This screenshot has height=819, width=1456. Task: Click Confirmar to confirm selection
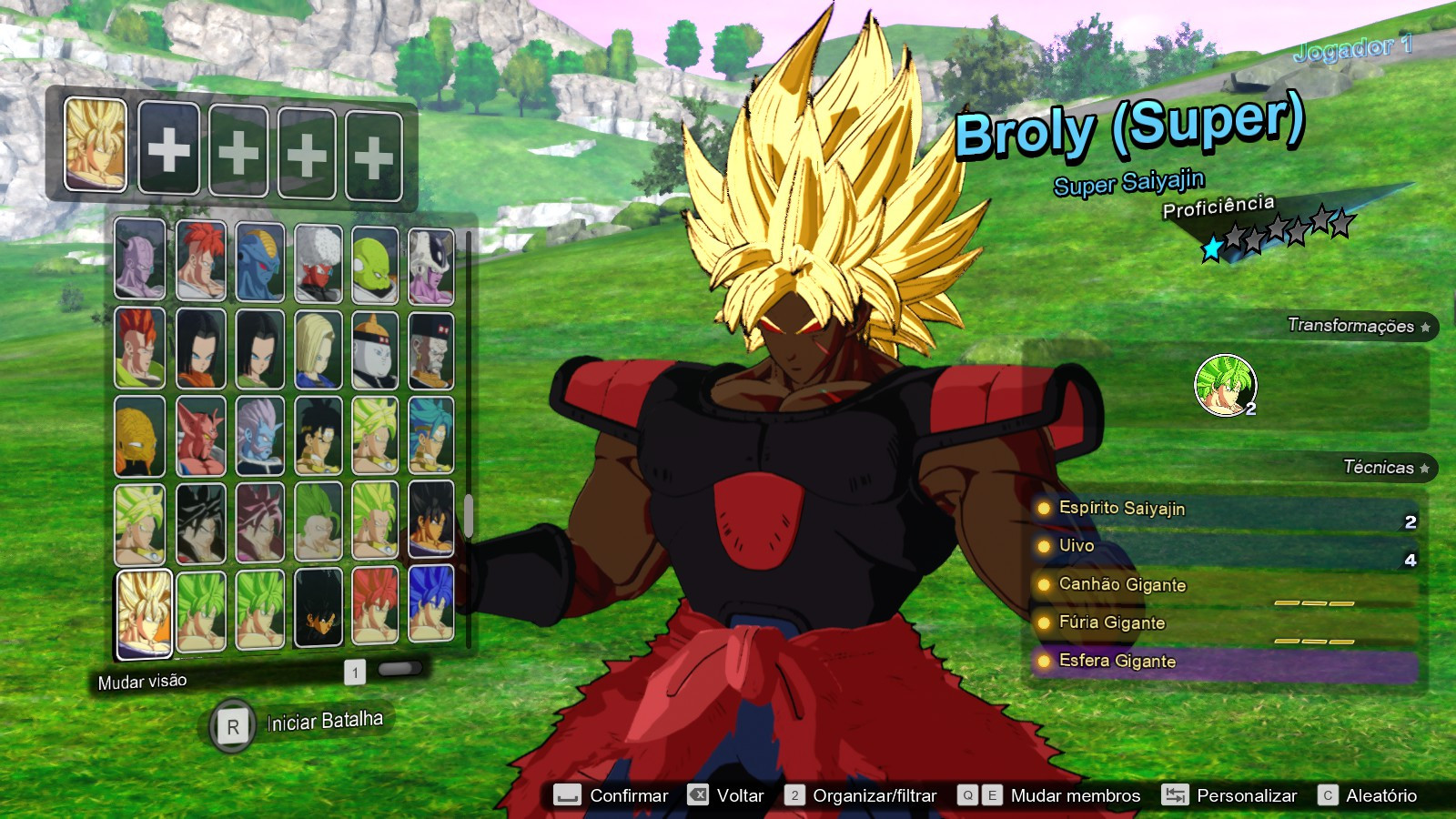631,795
